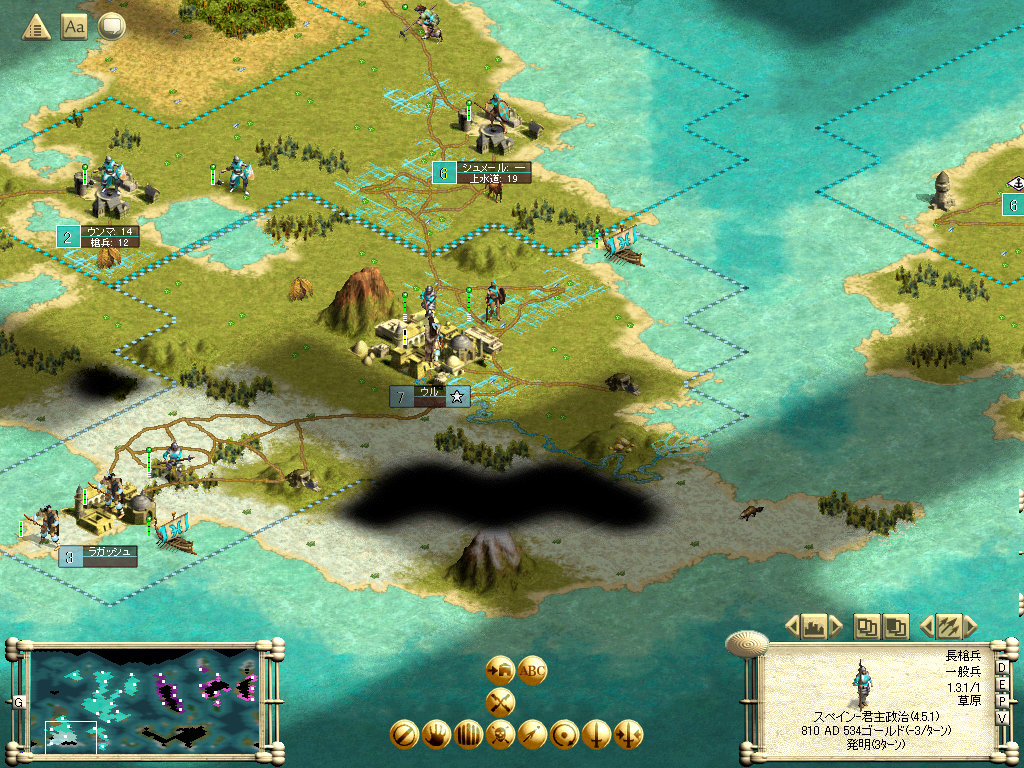Select the V button on info panel
Viewport: 1024px width, 768px height.
[x=1002, y=718]
